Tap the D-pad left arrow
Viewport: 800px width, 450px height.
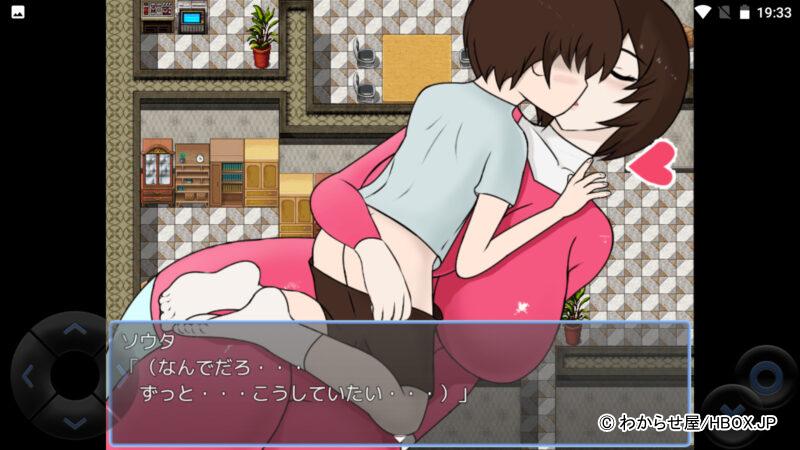tap(27, 376)
